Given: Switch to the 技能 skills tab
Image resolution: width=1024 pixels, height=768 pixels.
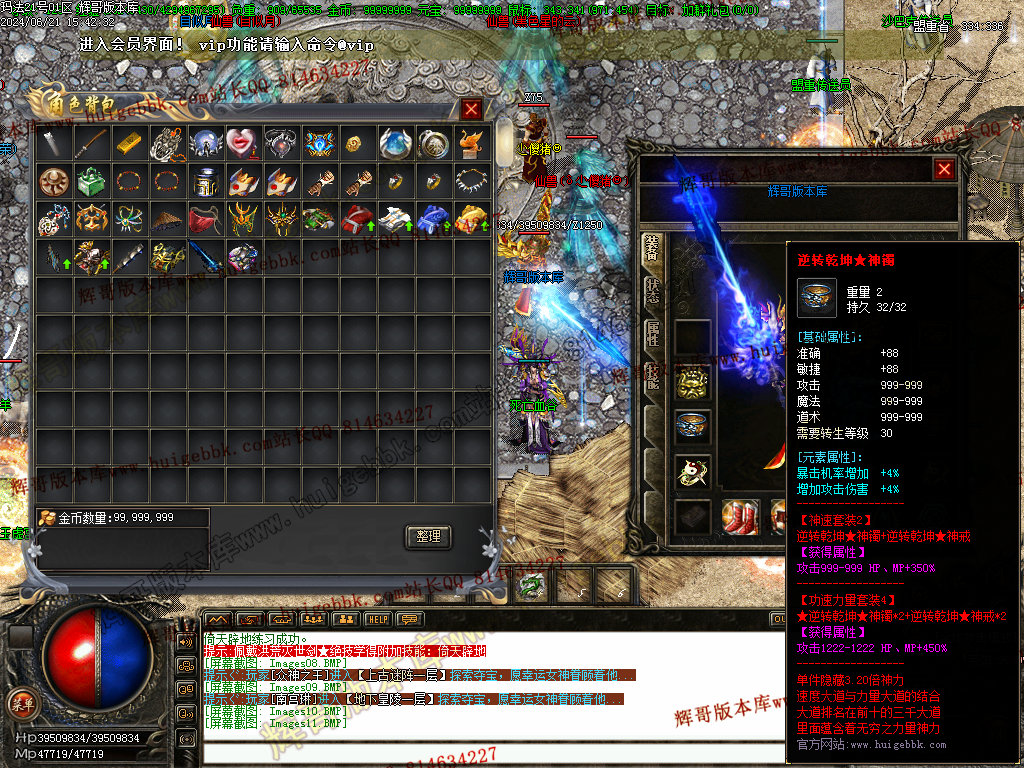Looking at the screenshot, I should click(653, 378).
